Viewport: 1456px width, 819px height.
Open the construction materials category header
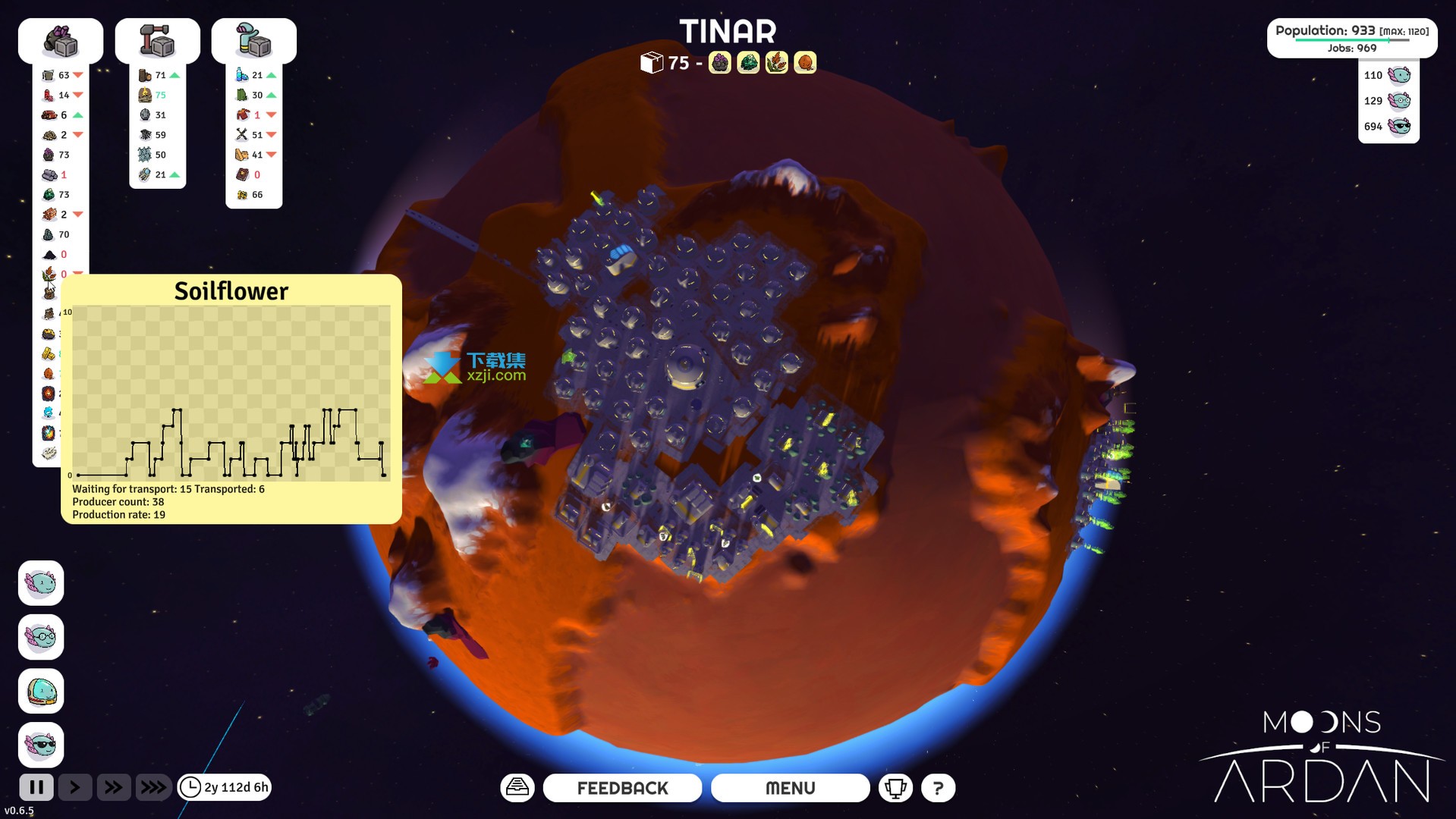tap(157, 41)
